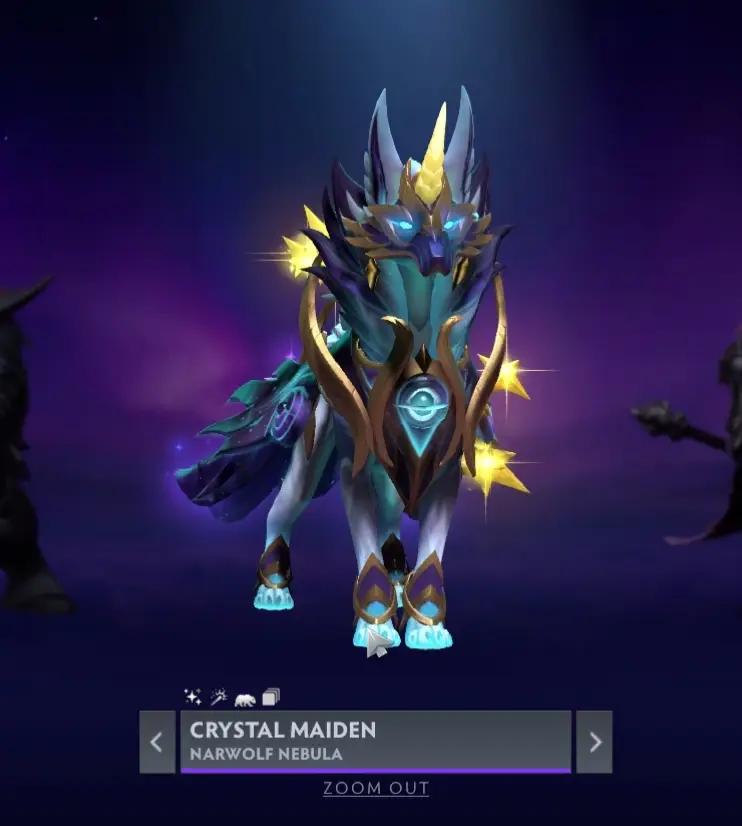Click the sparkles effect icon
Image resolution: width=742 pixels, height=826 pixels.
pos(193,697)
